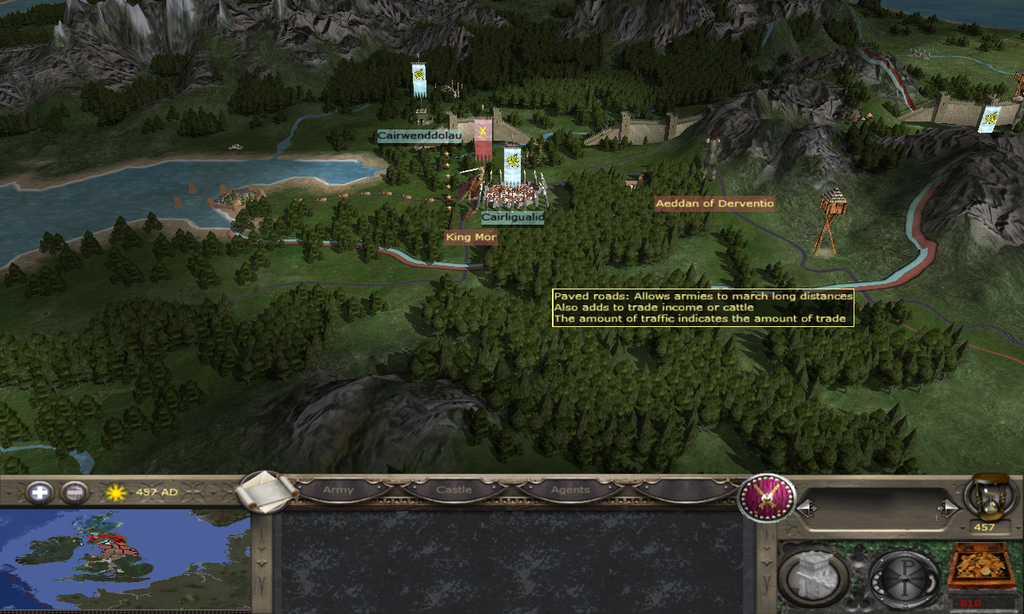Open the faction shield with crossed swords
1024x614 pixels.
767,497
